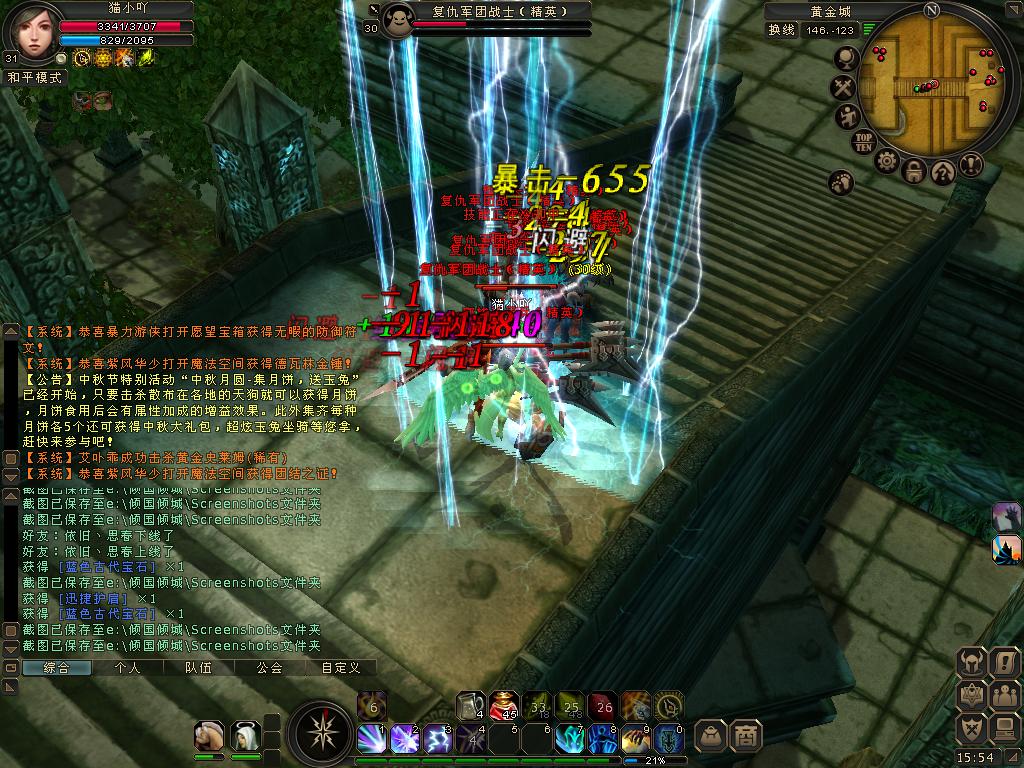Open the horned helmet character menu
Viewport: 1024px width, 768px height.
[x=972, y=662]
